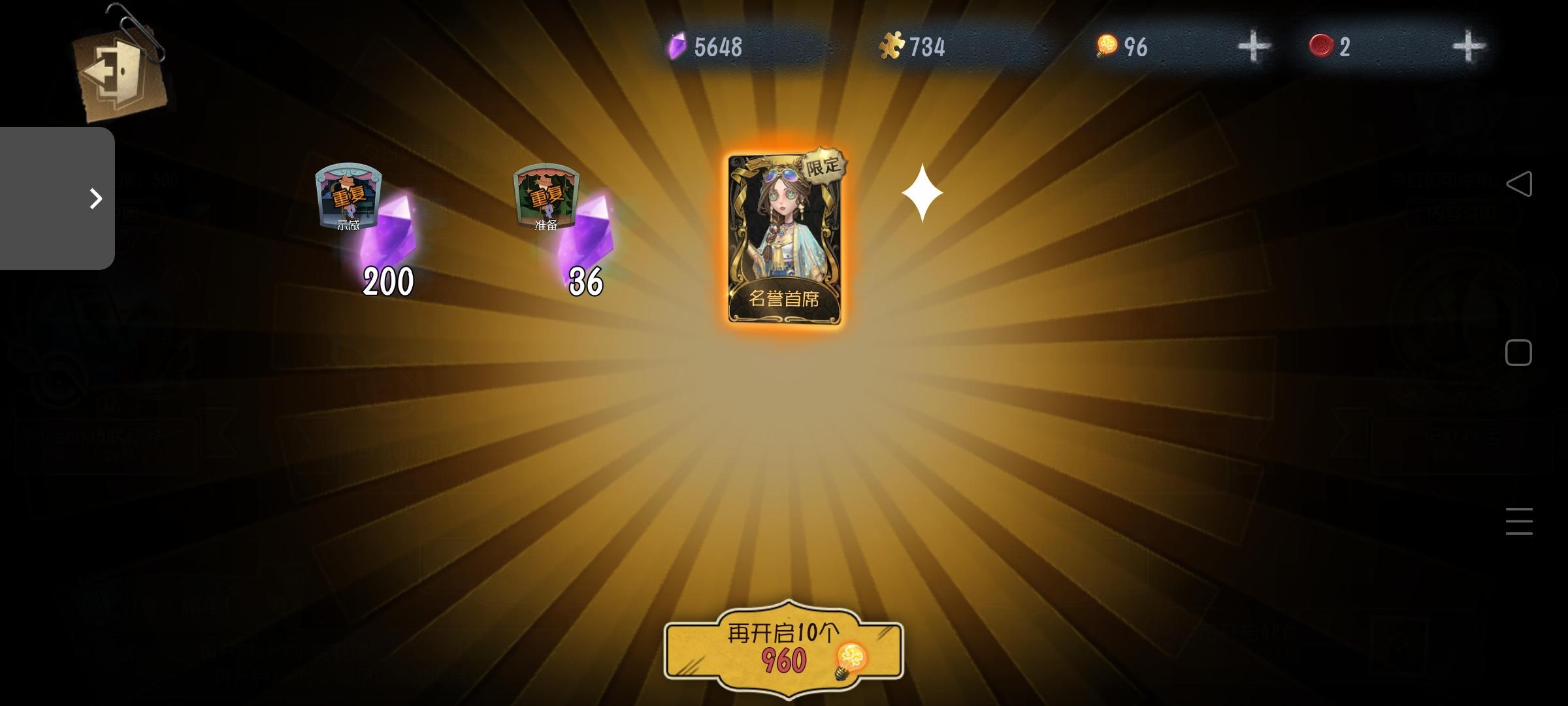1568x706 pixels.
Task: Tap the inspiration lightbulb icon showing 96
Action: [x=1105, y=44]
